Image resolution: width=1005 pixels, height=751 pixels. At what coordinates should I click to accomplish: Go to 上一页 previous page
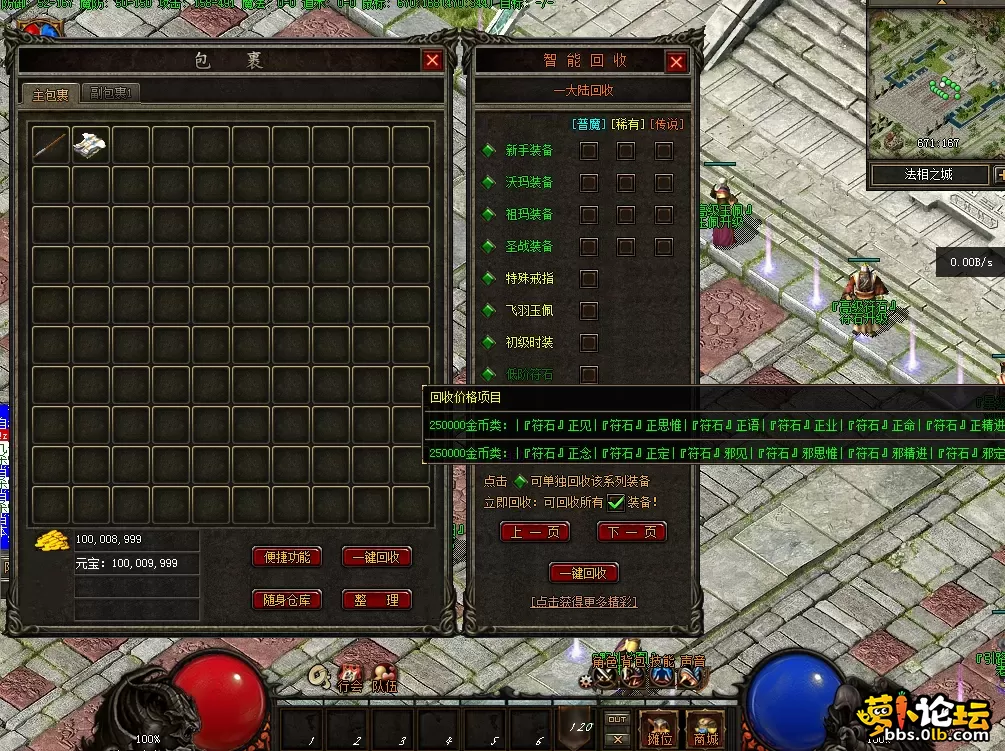[535, 532]
